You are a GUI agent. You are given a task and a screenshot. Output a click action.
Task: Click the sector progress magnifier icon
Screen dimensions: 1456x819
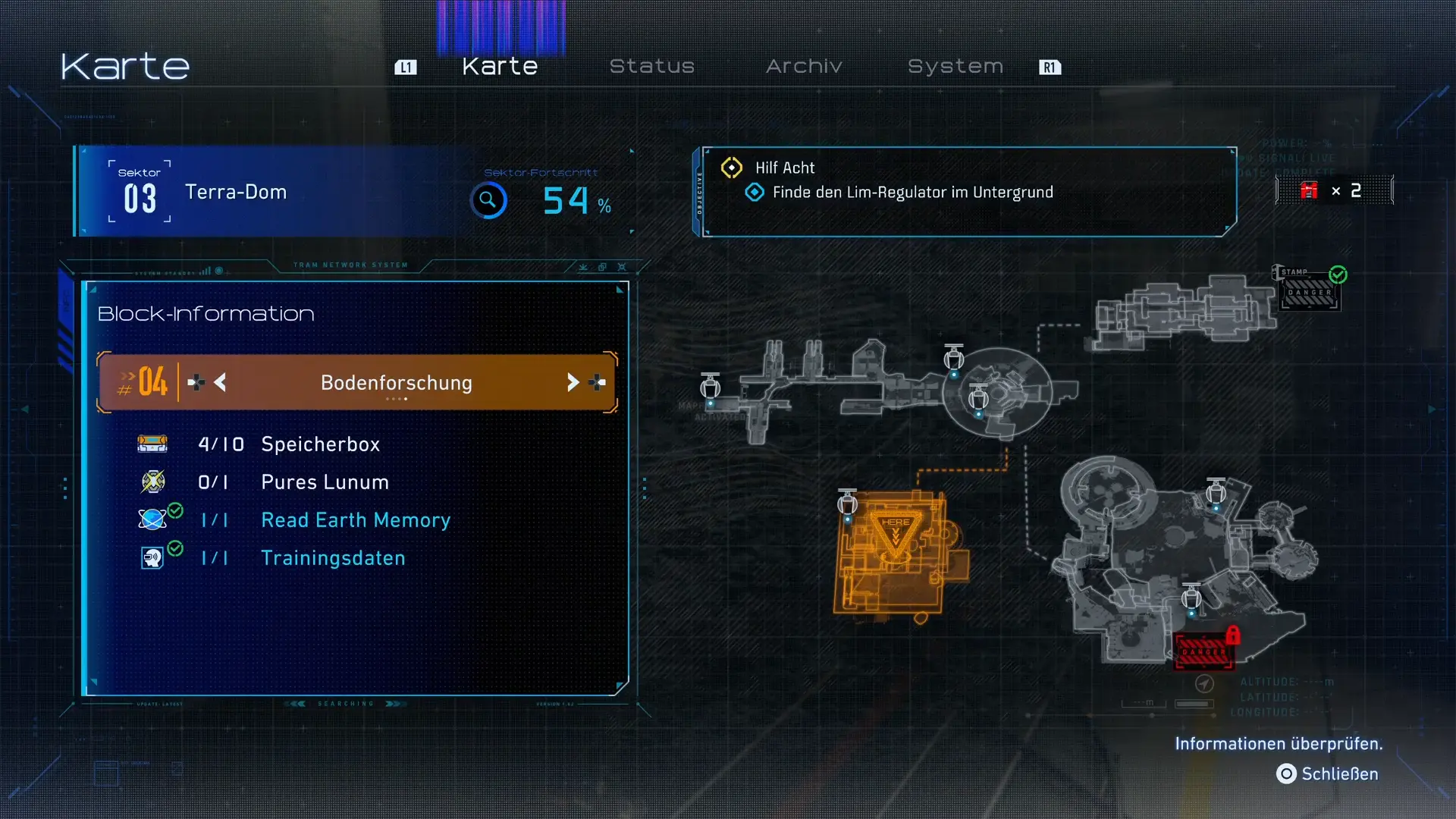pos(488,200)
